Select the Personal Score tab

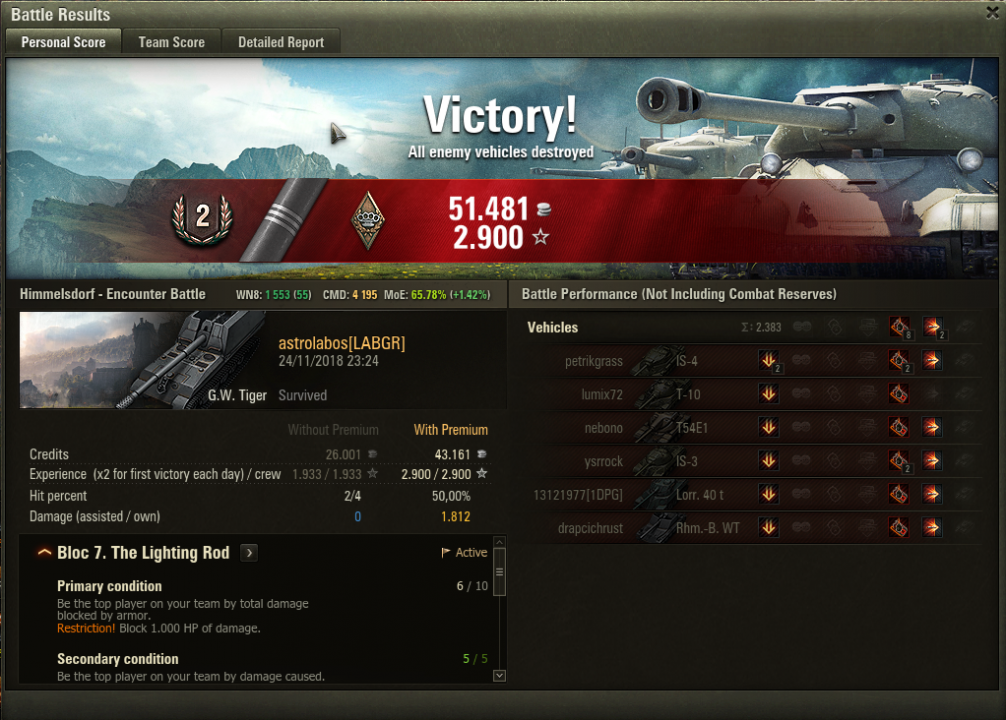click(x=63, y=42)
